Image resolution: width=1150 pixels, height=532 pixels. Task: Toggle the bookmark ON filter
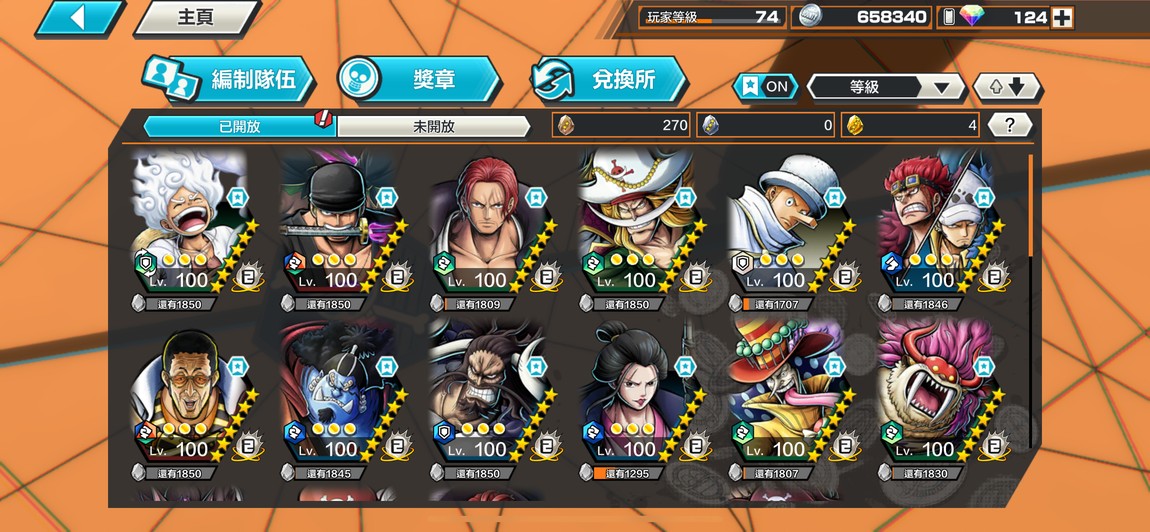[766, 87]
